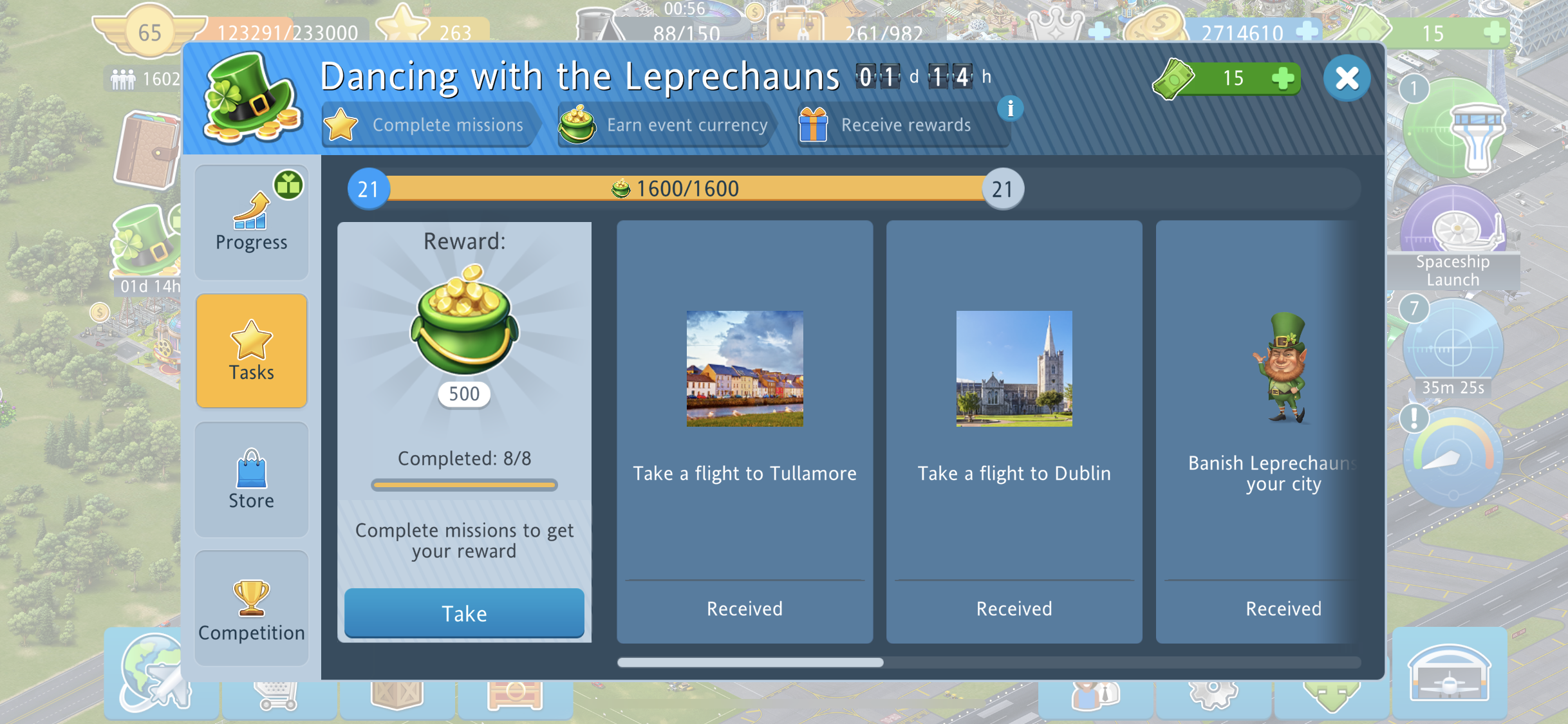The image size is (1568, 724).
Task: Open the Competition tab
Action: pos(251,608)
